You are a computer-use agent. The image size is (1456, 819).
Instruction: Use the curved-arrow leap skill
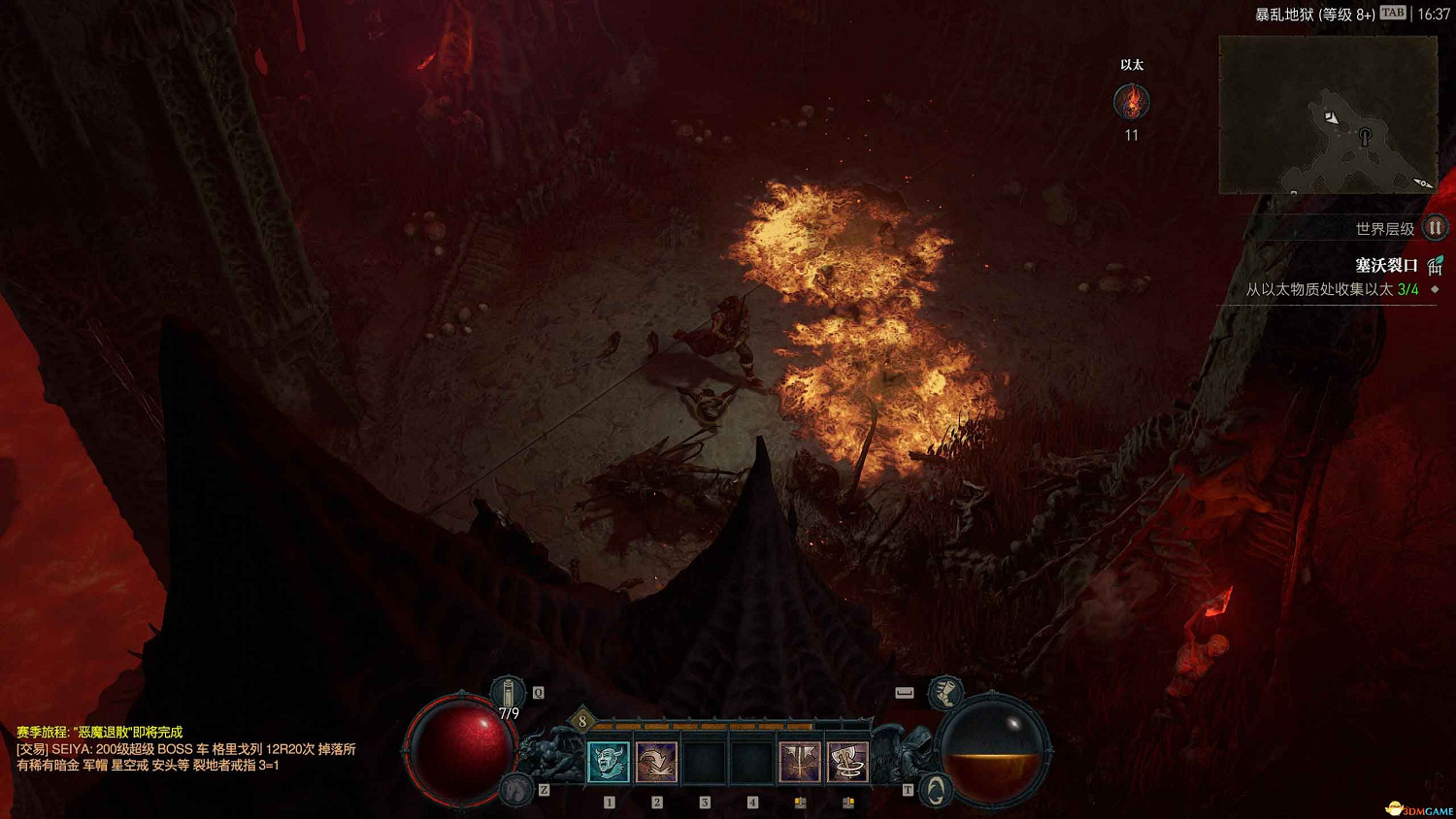(x=656, y=762)
